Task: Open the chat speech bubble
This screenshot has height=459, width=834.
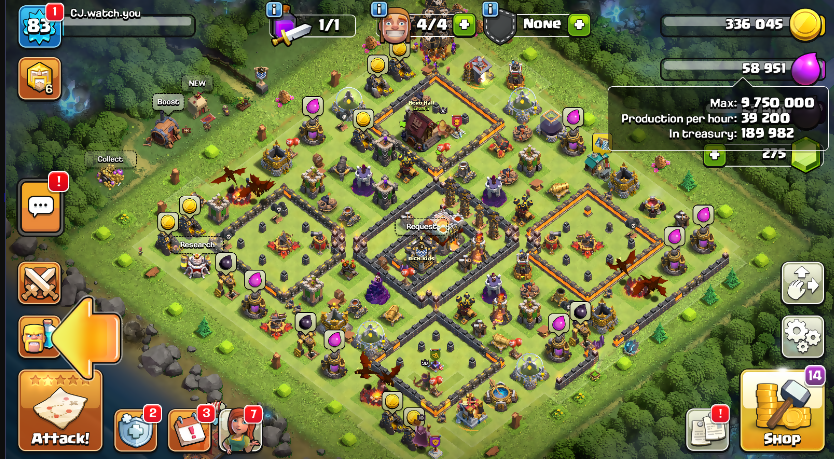Action: click(x=40, y=206)
